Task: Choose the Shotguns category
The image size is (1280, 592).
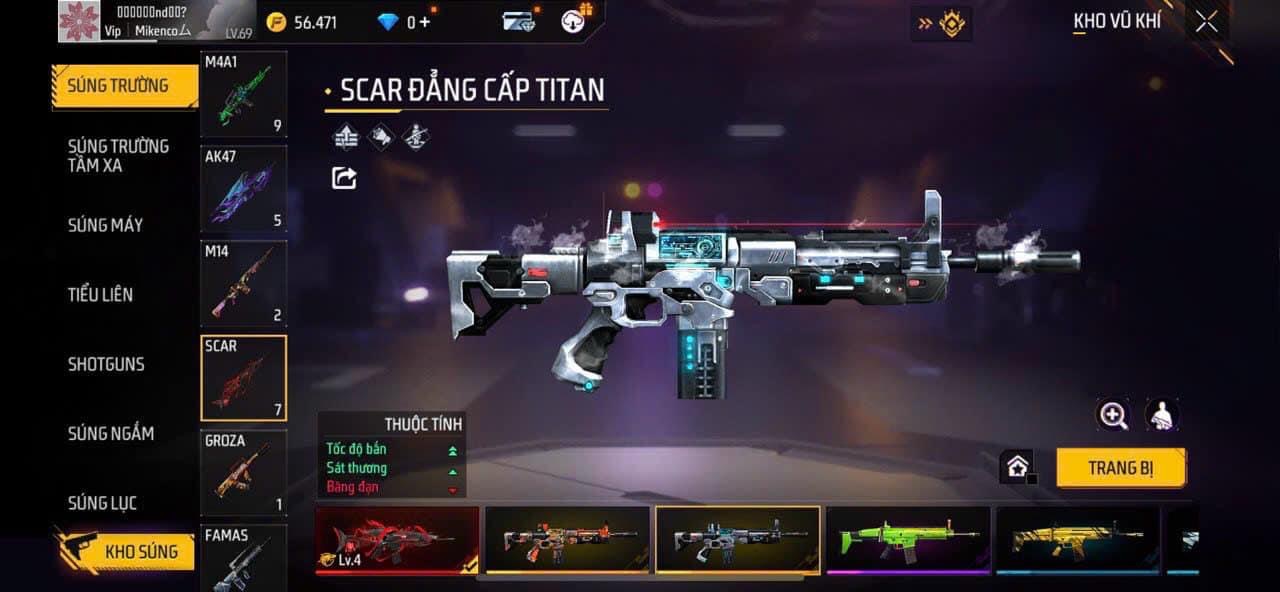Action: (106, 364)
